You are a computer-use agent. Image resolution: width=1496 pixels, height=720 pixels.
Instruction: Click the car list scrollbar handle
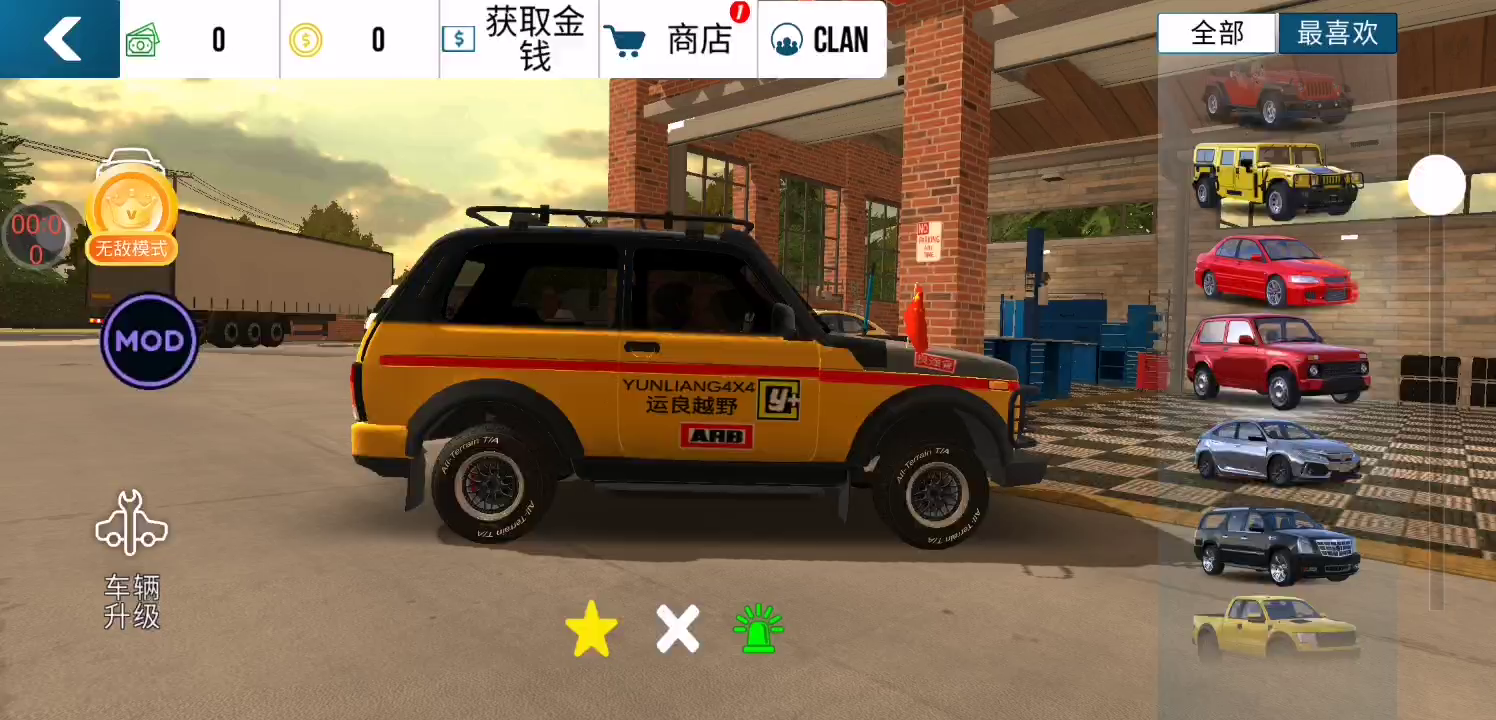[1436, 185]
